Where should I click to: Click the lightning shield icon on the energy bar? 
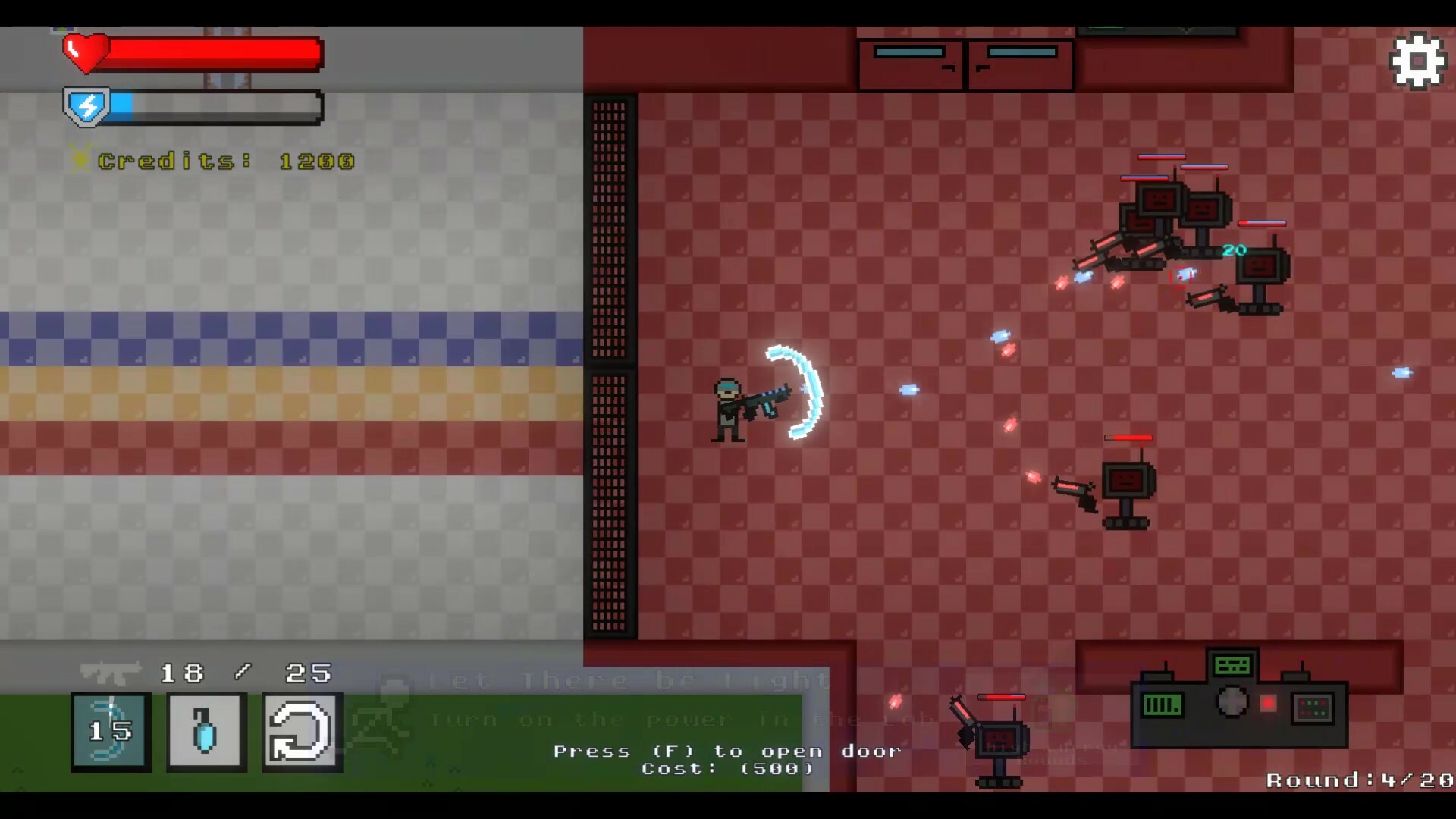click(x=86, y=106)
